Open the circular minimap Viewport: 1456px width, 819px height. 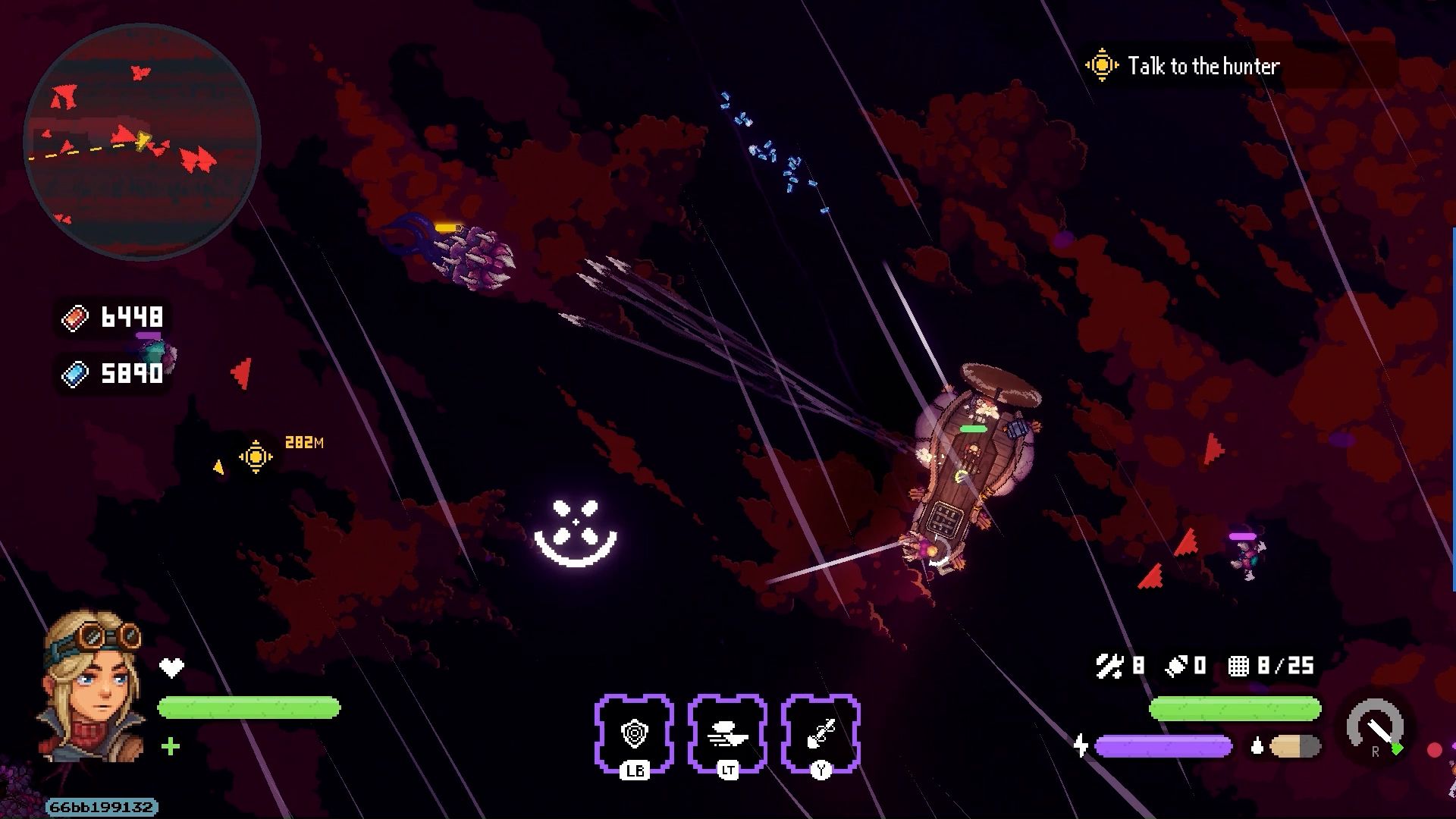[x=143, y=142]
